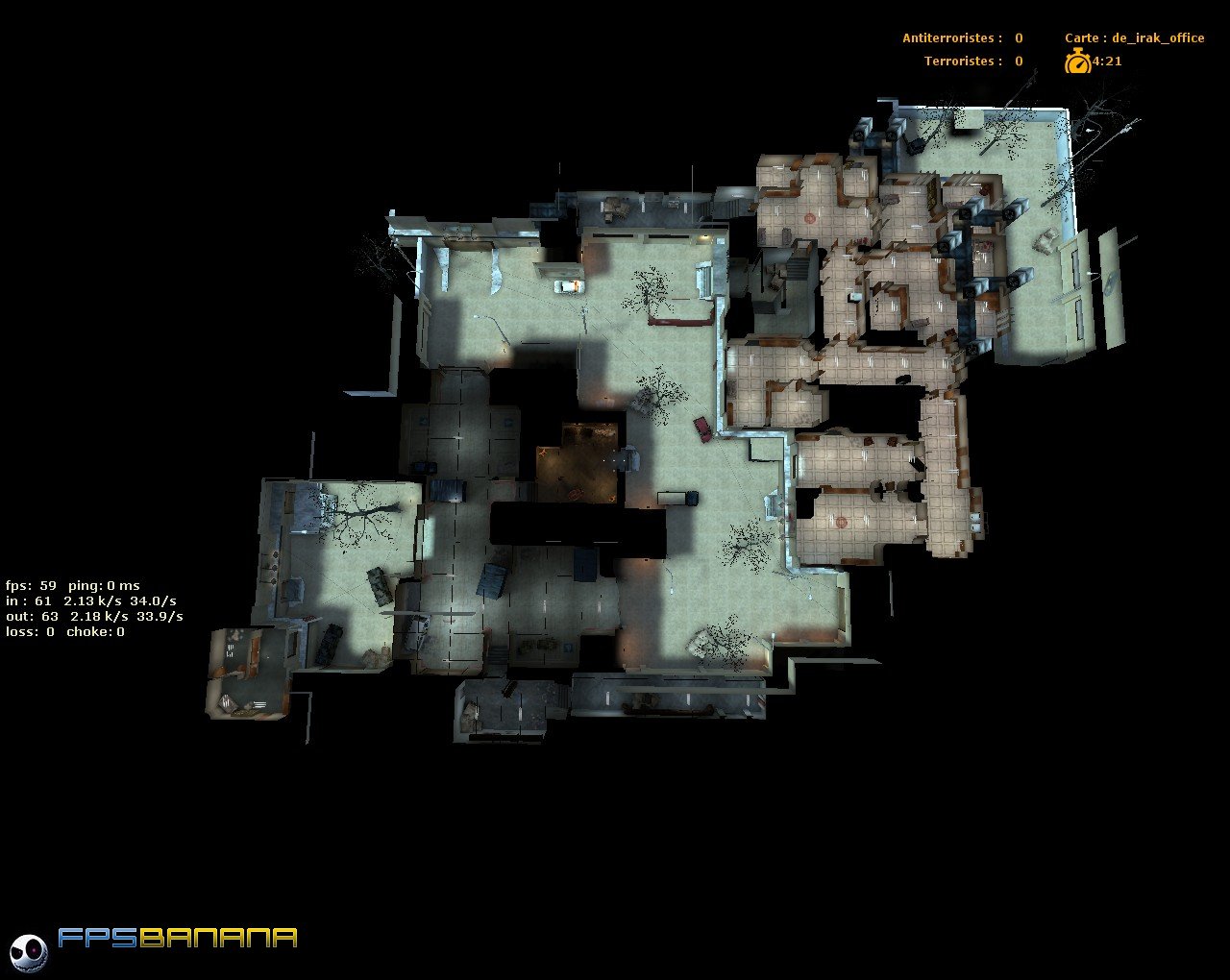Image resolution: width=1230 pixels, height=980 pixels.
Task: Click the Antiterroristes : 0 counter
Action: (x=959, y=37)
